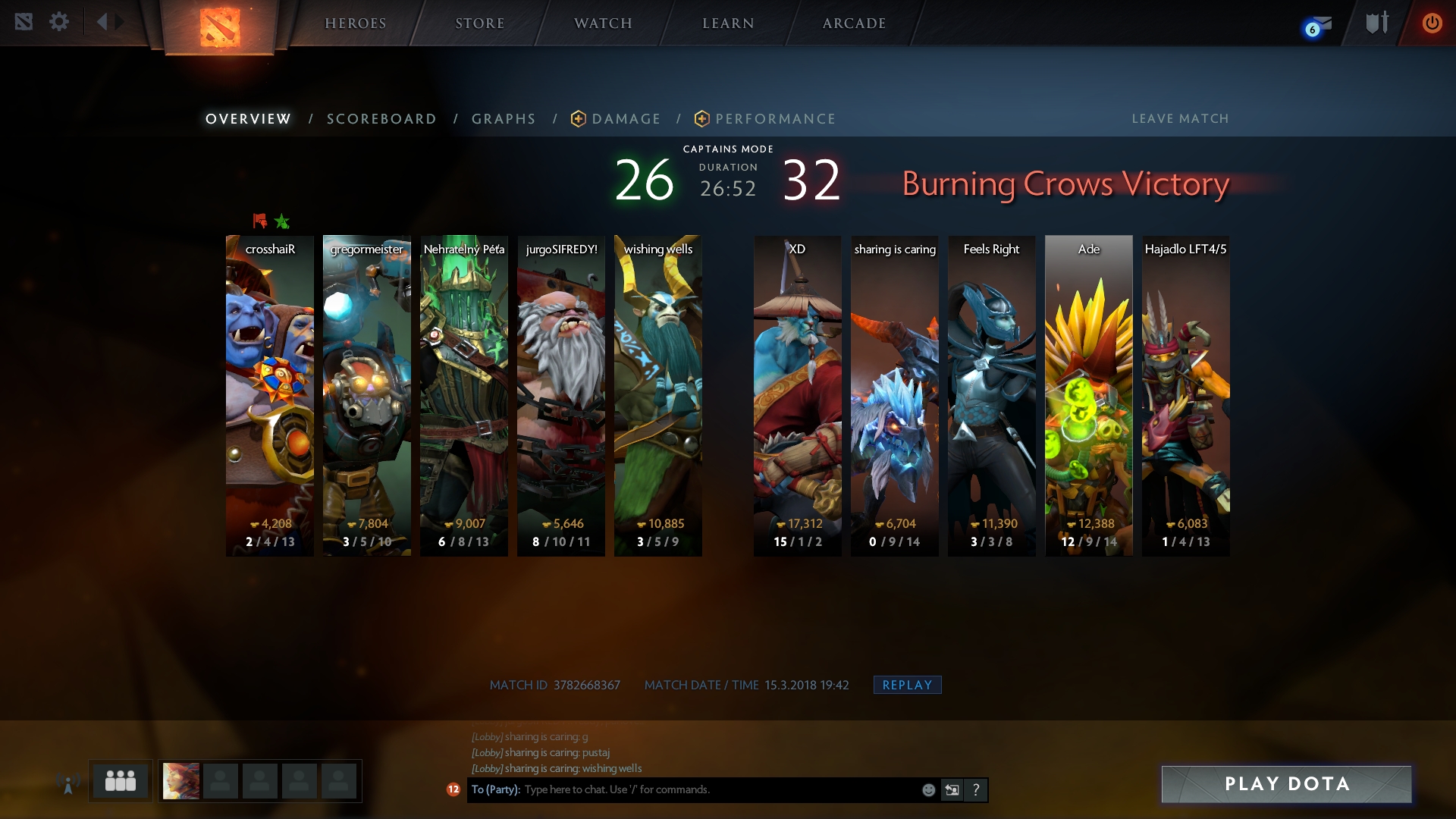The image size is (1456, 819).
Task: Go to the Store page
Action: [x=479, y=24]
